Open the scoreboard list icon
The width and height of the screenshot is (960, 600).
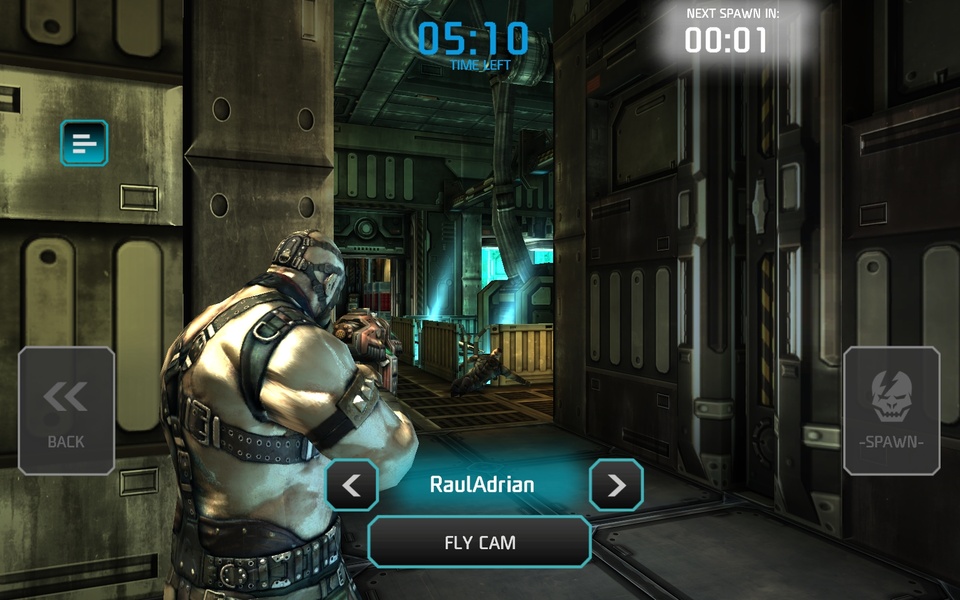tap(84, 143)
